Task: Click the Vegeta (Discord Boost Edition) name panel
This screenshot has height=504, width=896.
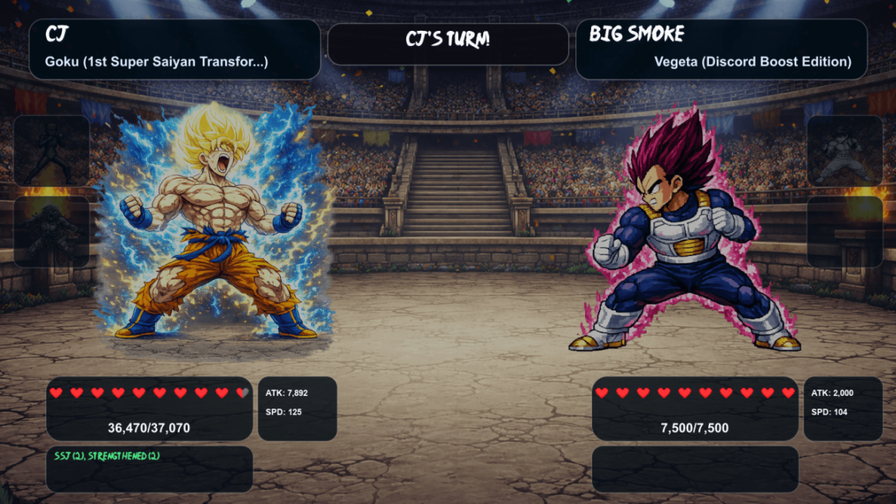Action: pyautogui.click(x=721, y=49)
